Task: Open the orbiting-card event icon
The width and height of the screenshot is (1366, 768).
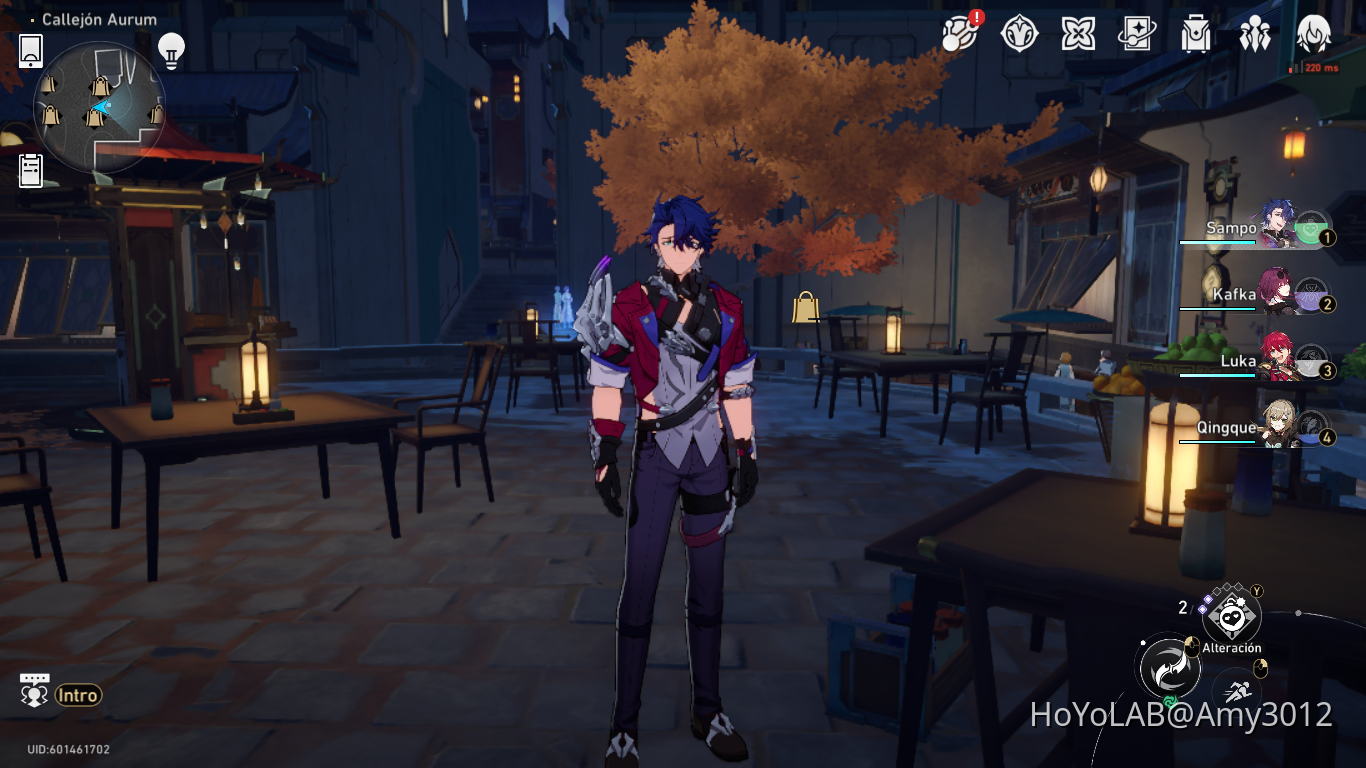Action: point(1137,33)
